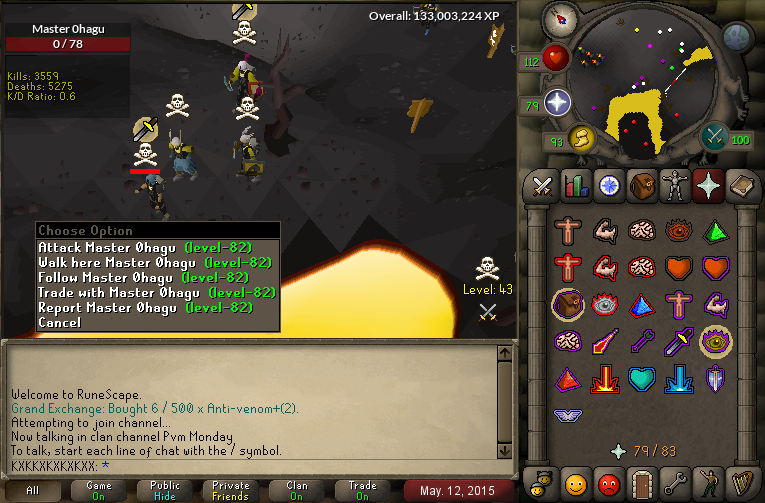765x503 pixels.
Task: Switch to the Skills stats tab
Action: [x=575, y=185]
